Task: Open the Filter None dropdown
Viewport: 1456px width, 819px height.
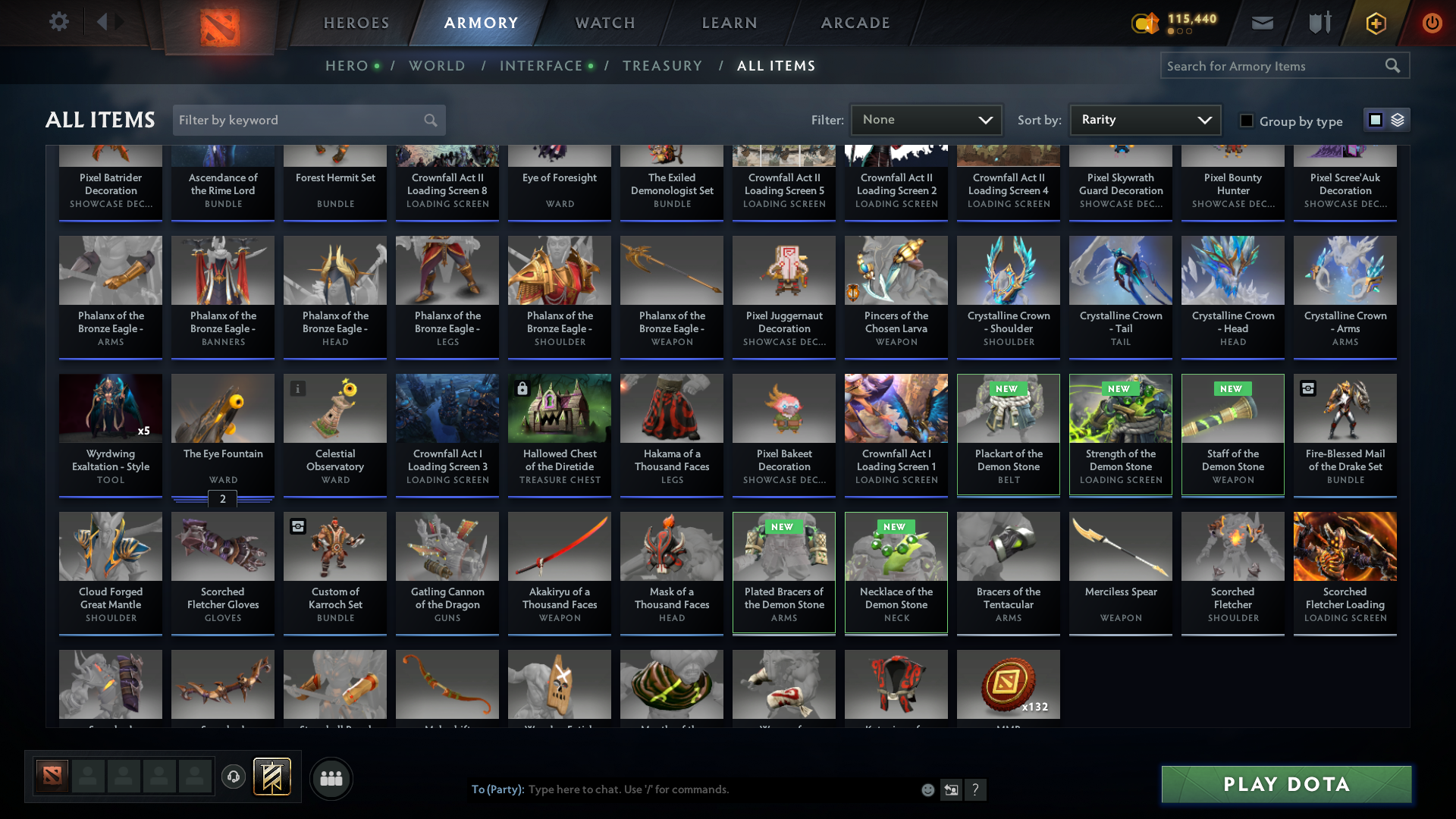Action: click(926, 119)
